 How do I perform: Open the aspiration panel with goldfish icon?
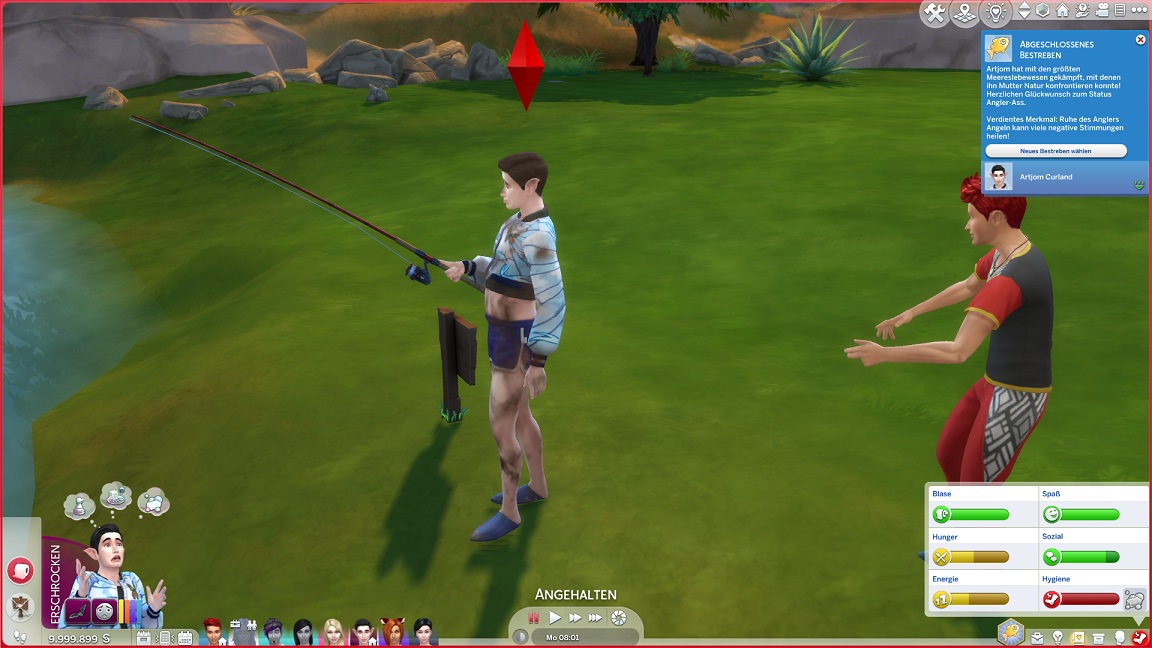pos(1011,632)
